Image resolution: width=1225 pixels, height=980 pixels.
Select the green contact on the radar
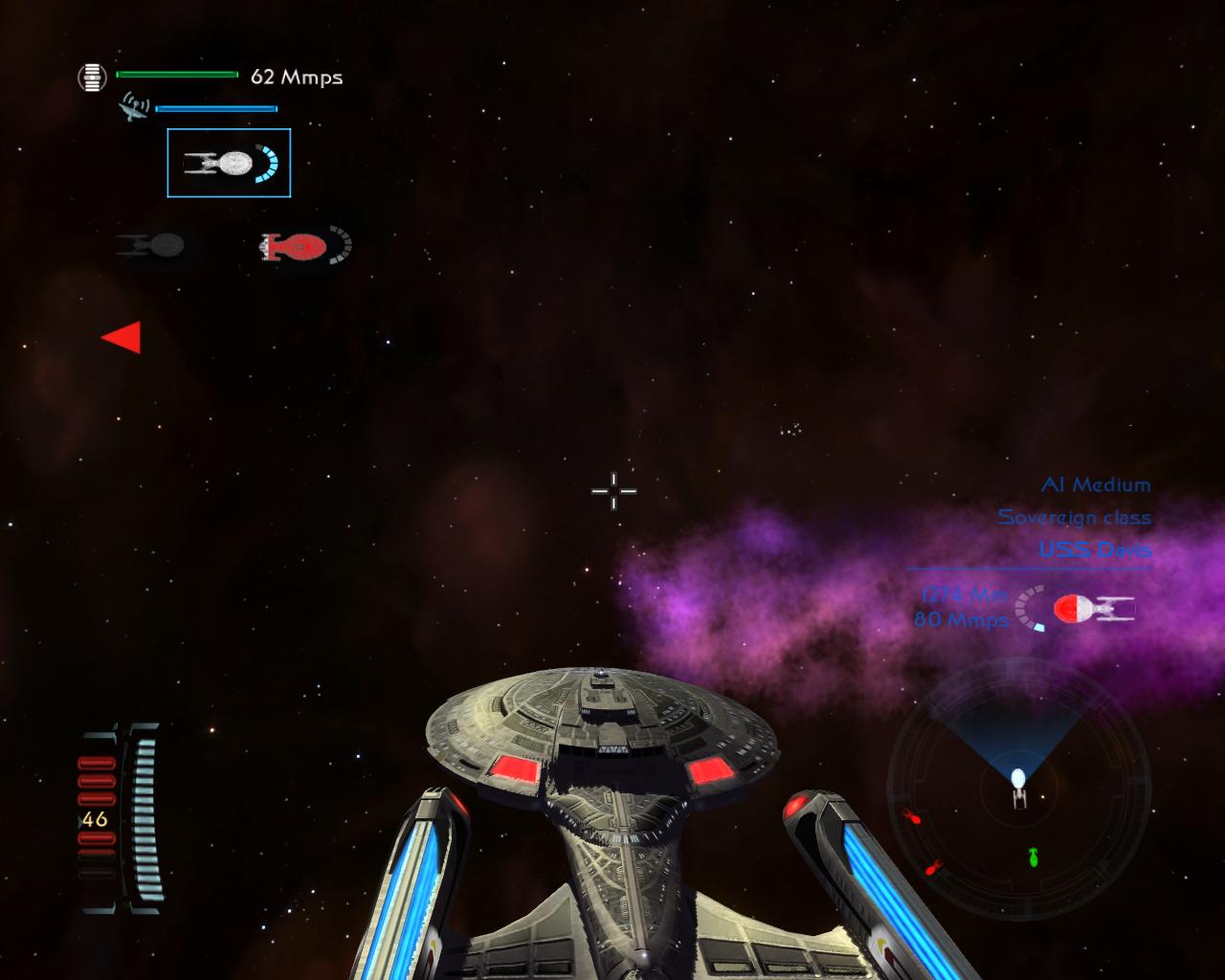(x=1034, y=857)
